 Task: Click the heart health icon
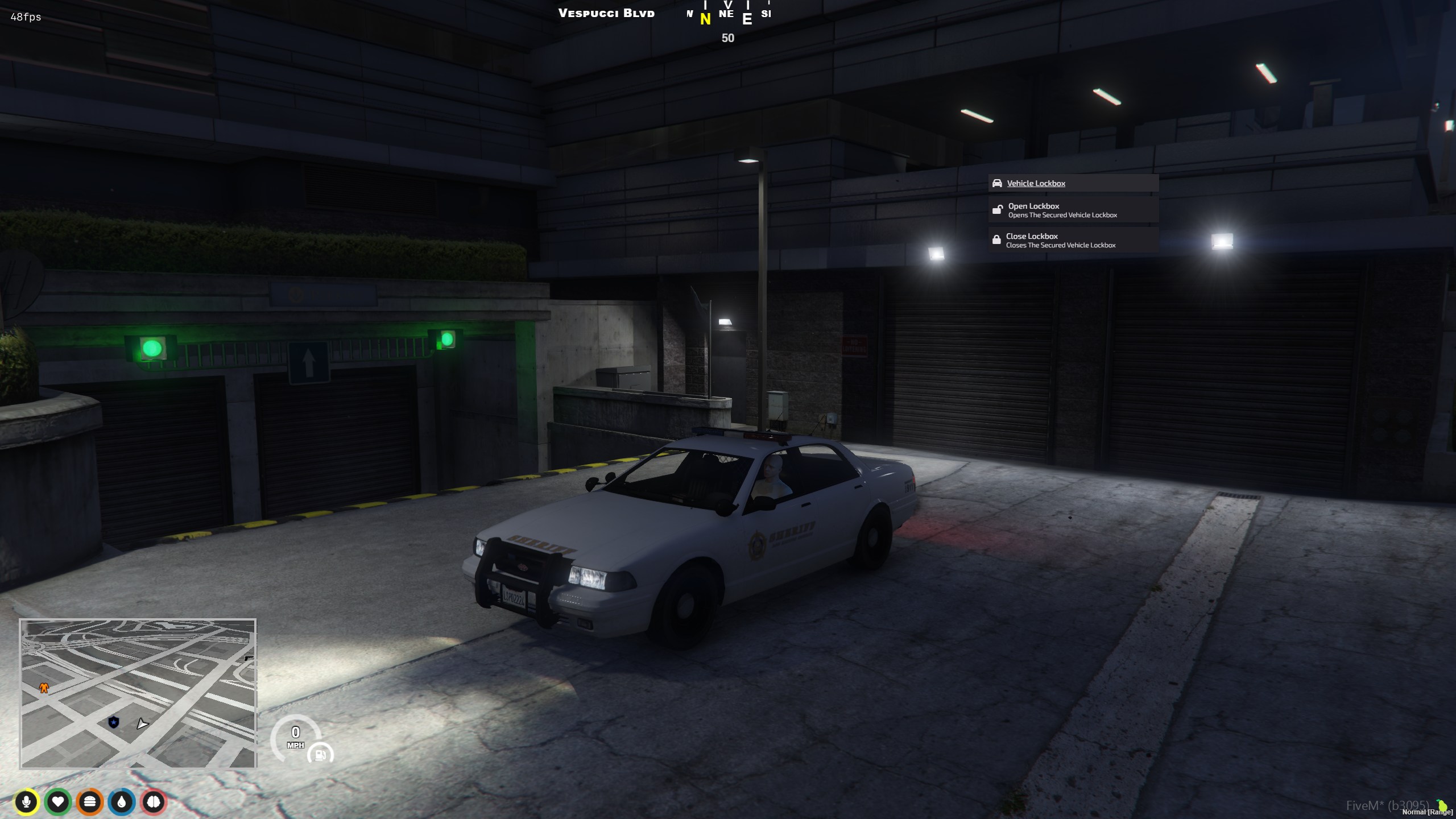58,802
